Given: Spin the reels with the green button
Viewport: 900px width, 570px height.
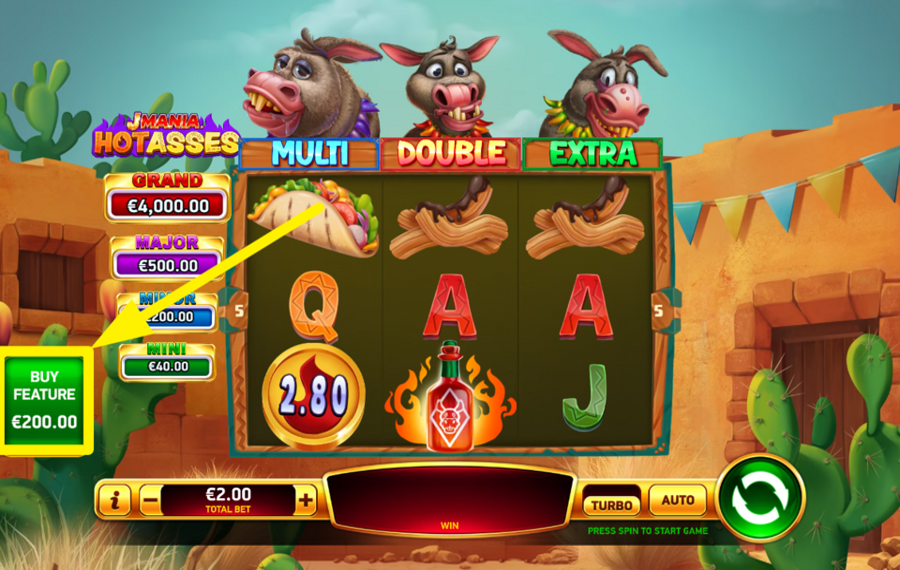Looking at the screenshot, I should point(760,497).
